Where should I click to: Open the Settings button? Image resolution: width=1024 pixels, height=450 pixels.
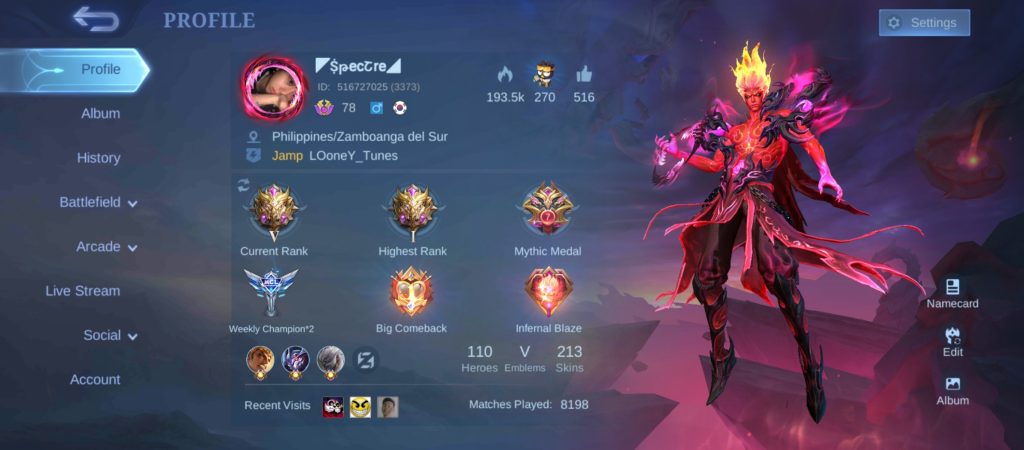(924, 23)
